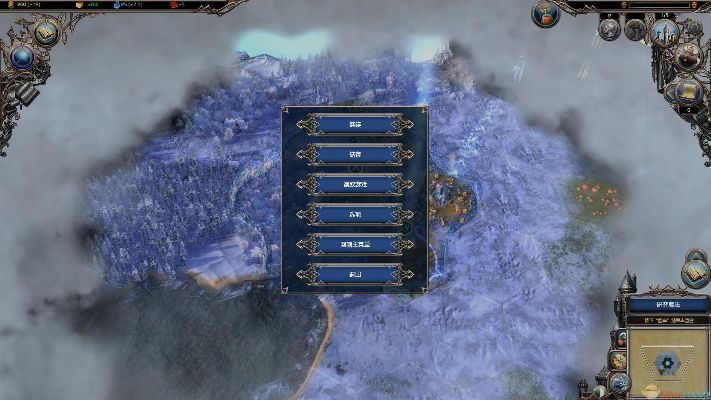The image size is (711, 400).
Task: Open the Options (选项) menu entry
Action: point(356,214)
